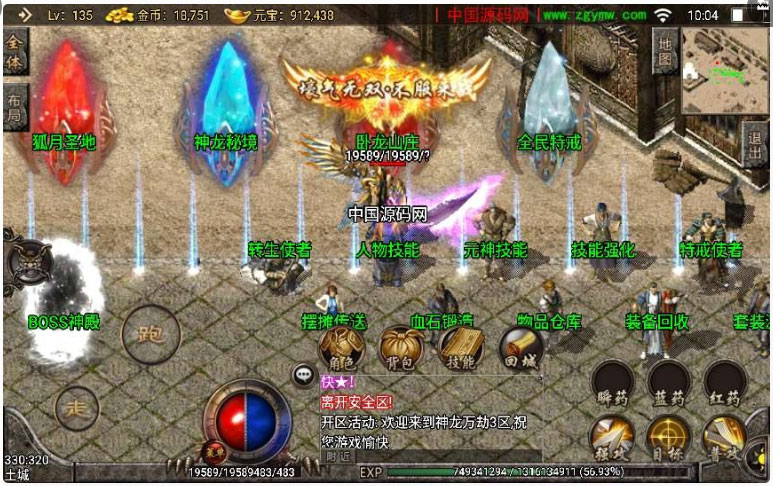Trigger the 普攻 normal attack

pos(725,436)
